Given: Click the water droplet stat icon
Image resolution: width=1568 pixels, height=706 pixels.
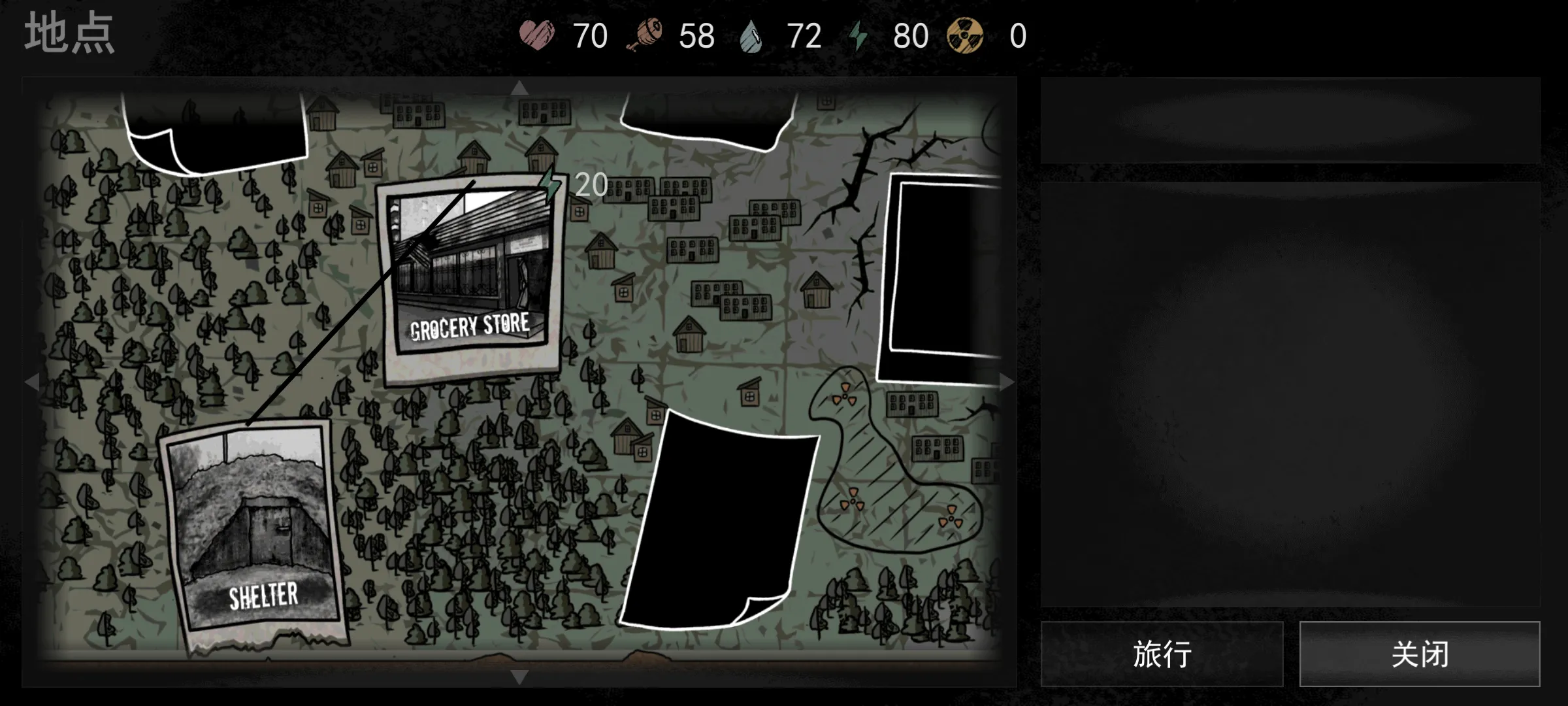Looking at the screenshot, I should coord(751,36).
